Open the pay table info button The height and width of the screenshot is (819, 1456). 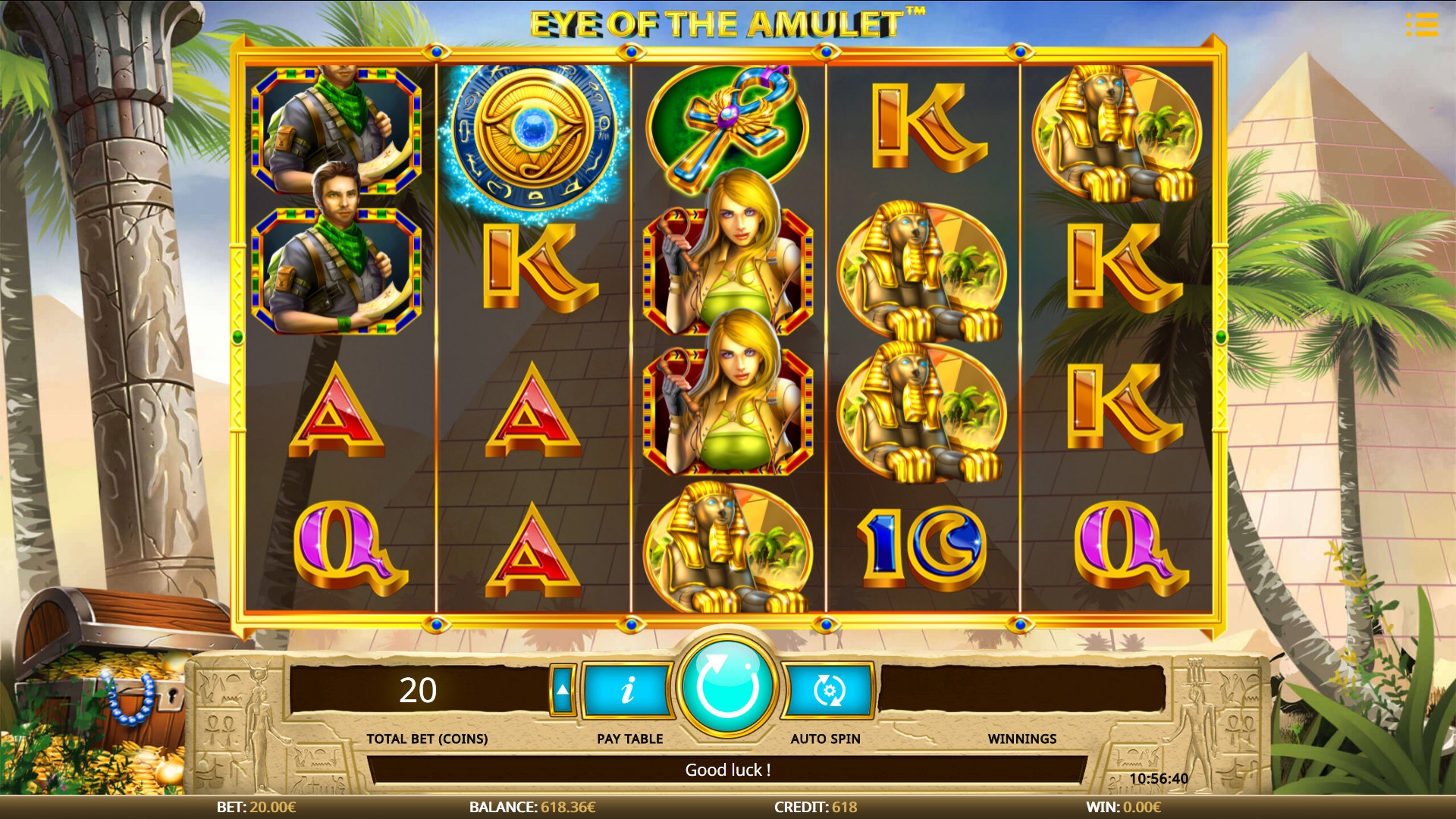tap(627, 690)
